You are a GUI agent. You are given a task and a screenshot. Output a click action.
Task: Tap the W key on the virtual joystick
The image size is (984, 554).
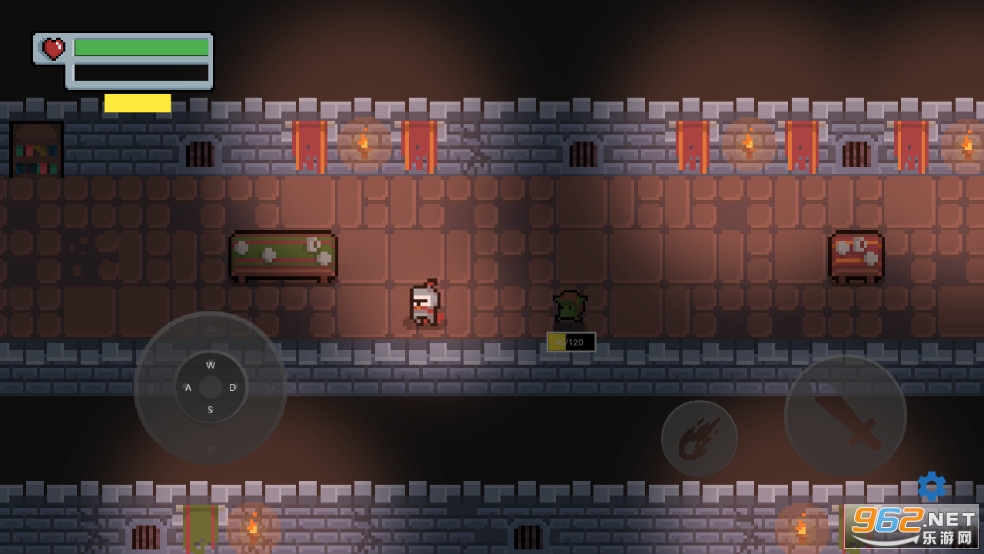click(x=210, y=365)
